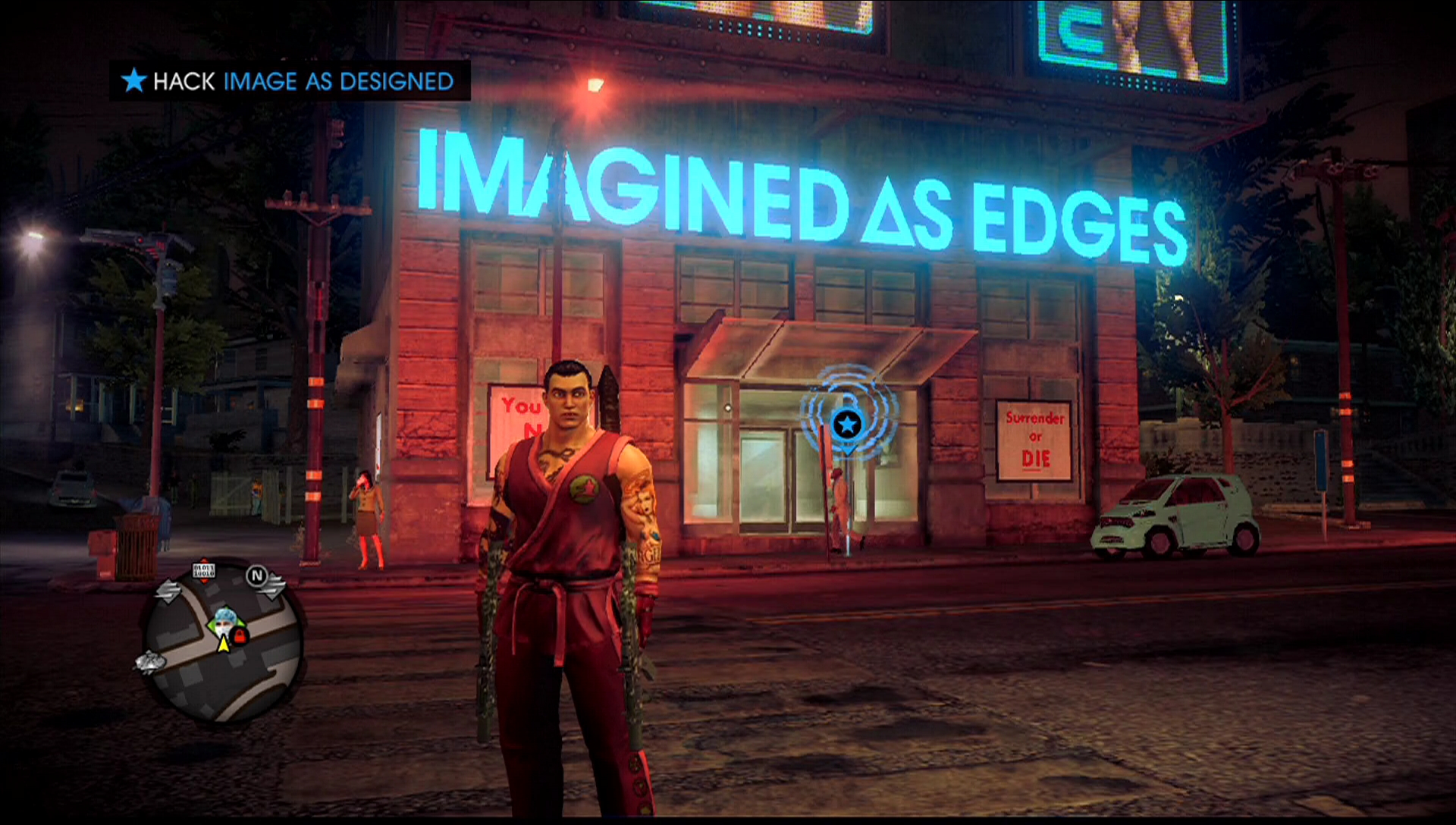Image resolution: width=1456 pixels, height=825 pixels.
Task: Click the player arrow on the minimap
Action: (x=224, y=645)
